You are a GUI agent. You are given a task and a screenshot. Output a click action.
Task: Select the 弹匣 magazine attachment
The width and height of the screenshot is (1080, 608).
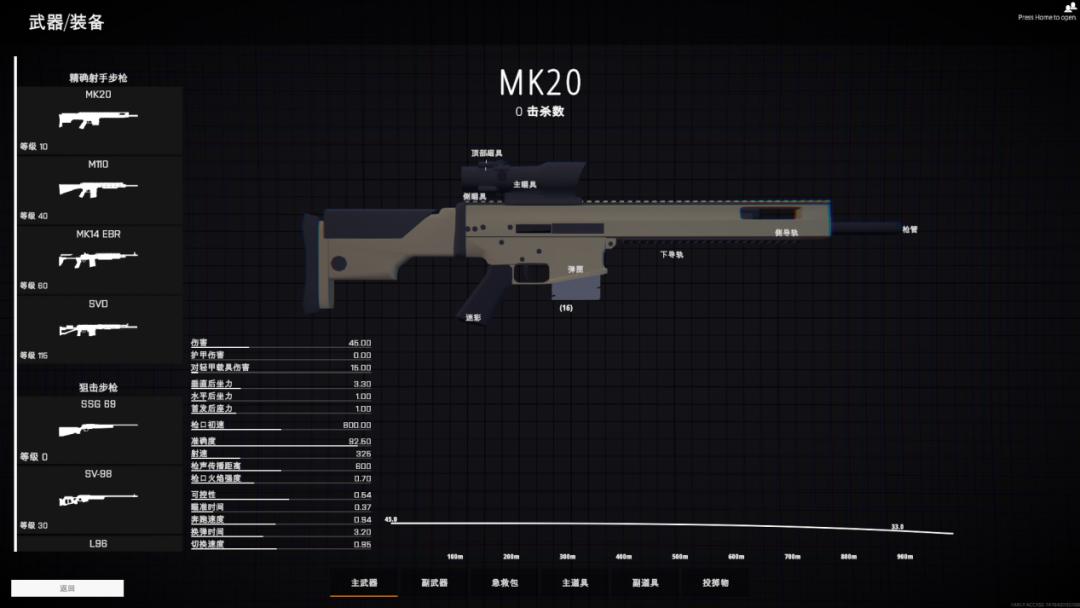coord(575,269)
